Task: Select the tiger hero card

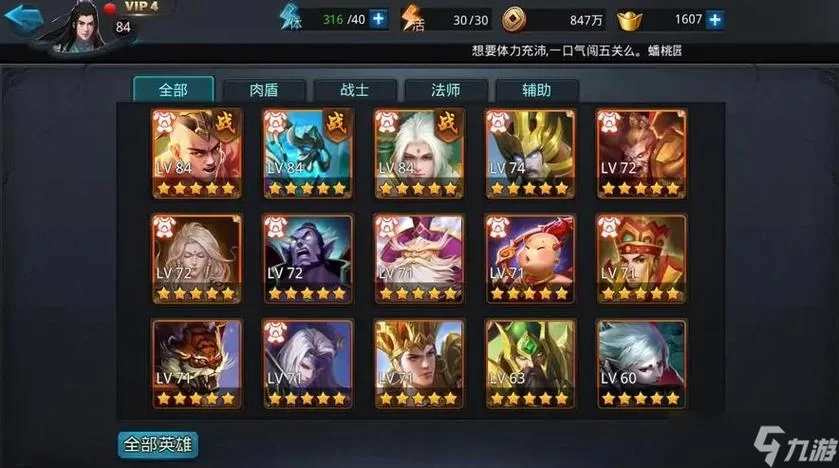Action: click(196, 363)
